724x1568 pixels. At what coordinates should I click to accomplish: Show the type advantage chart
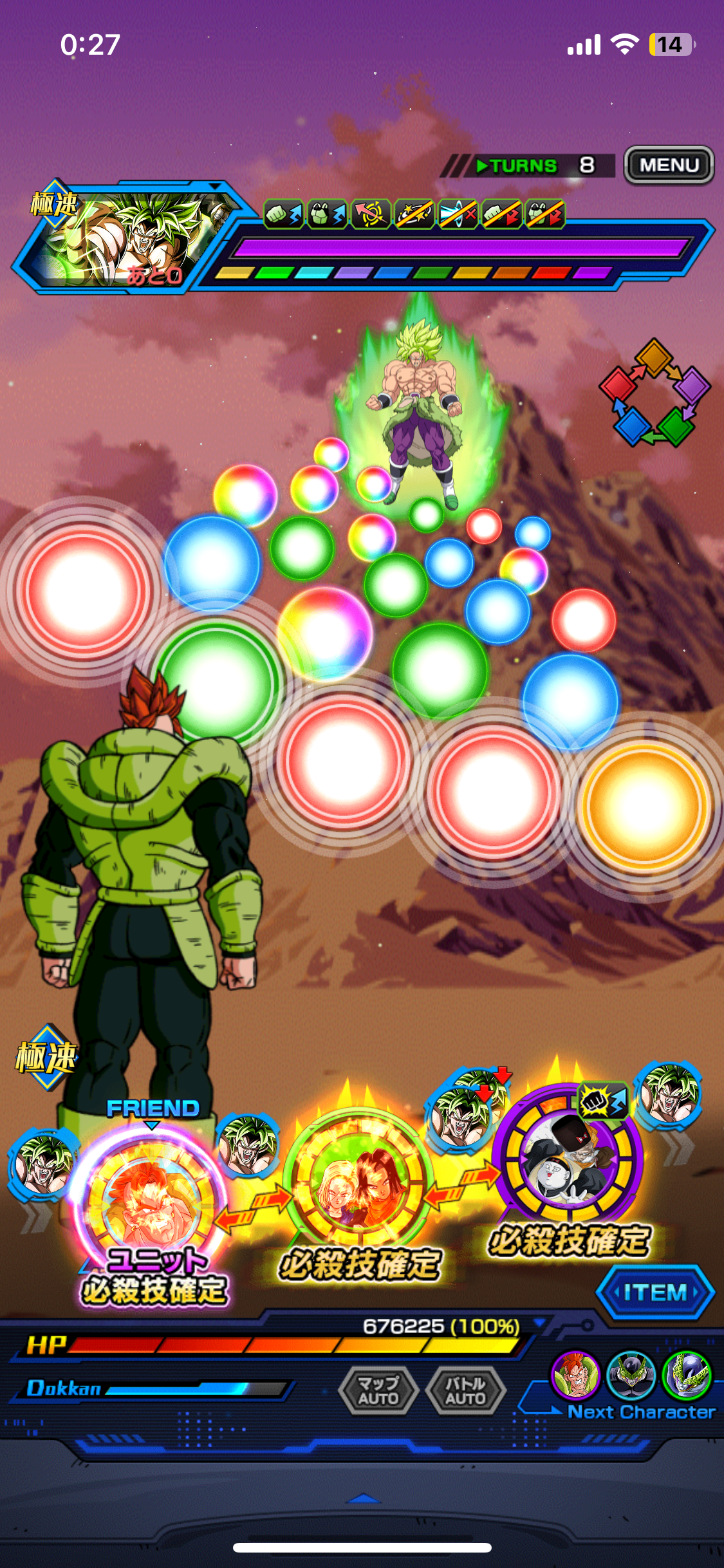pos(655,393)
